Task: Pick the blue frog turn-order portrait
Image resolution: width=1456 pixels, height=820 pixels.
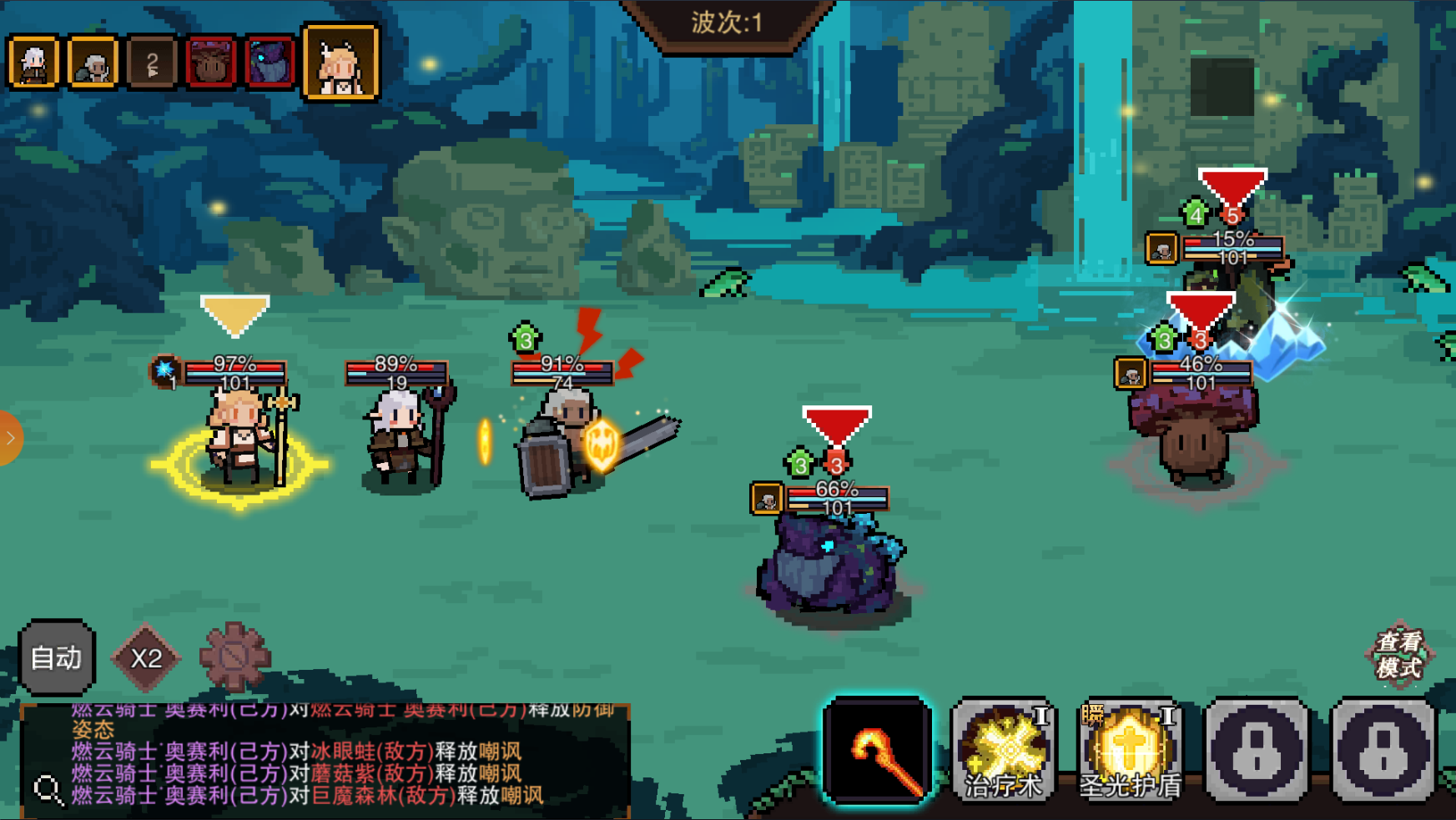Action: pos(270,63)
